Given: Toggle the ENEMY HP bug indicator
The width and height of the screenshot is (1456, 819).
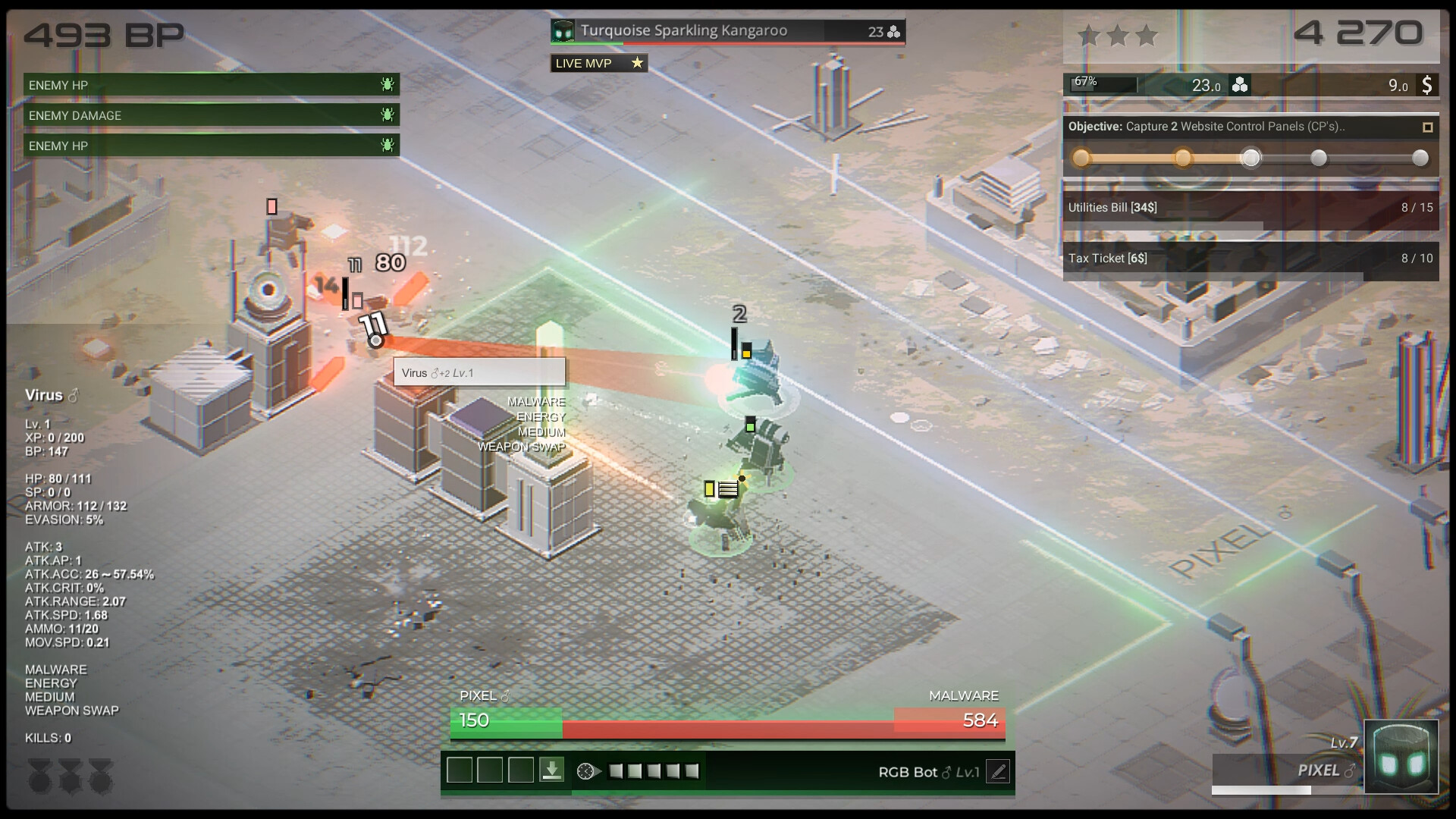Looking at the screenshot, I should point(387,85).
